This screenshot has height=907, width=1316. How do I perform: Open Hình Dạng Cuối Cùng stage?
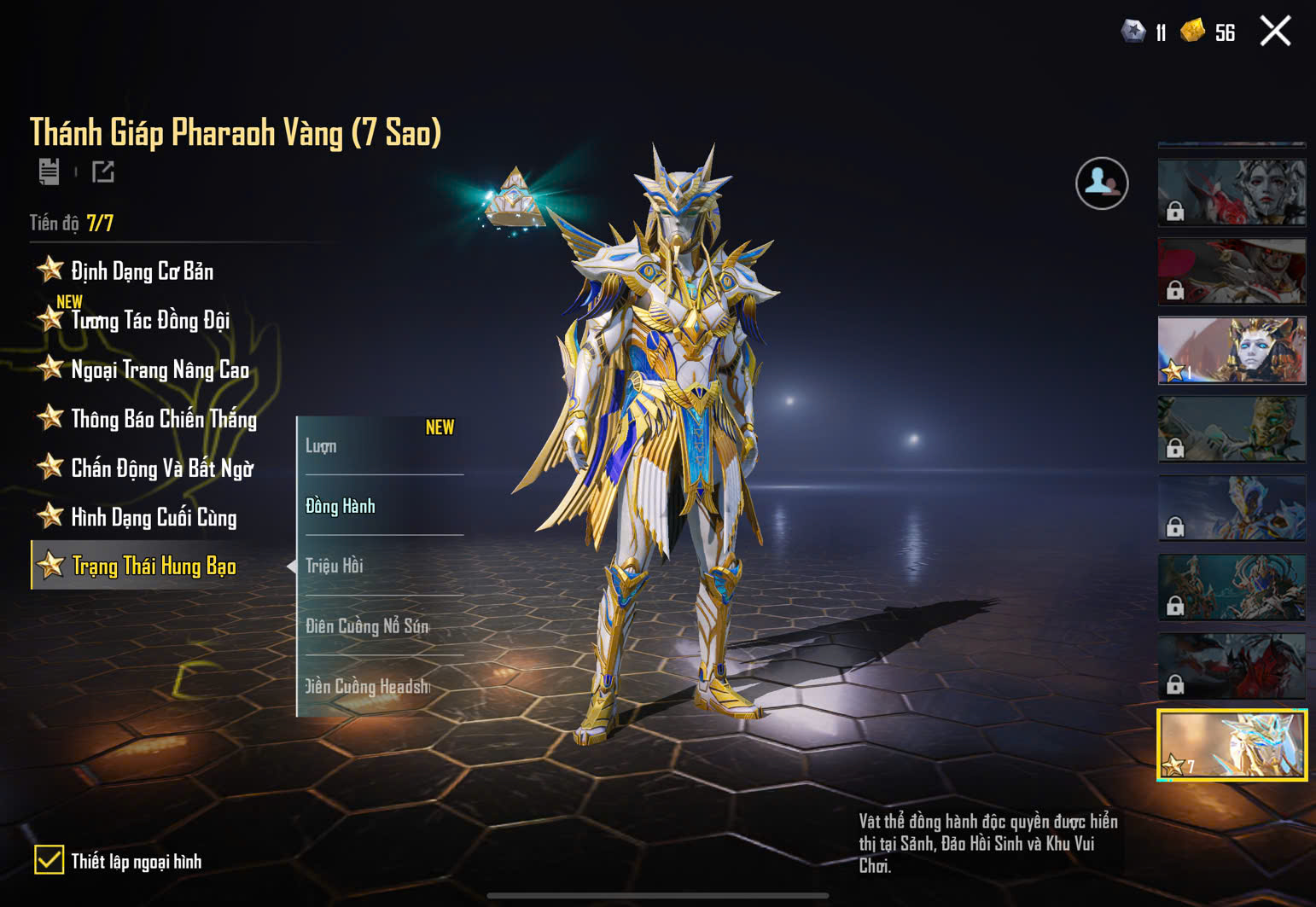coord(154,517)
